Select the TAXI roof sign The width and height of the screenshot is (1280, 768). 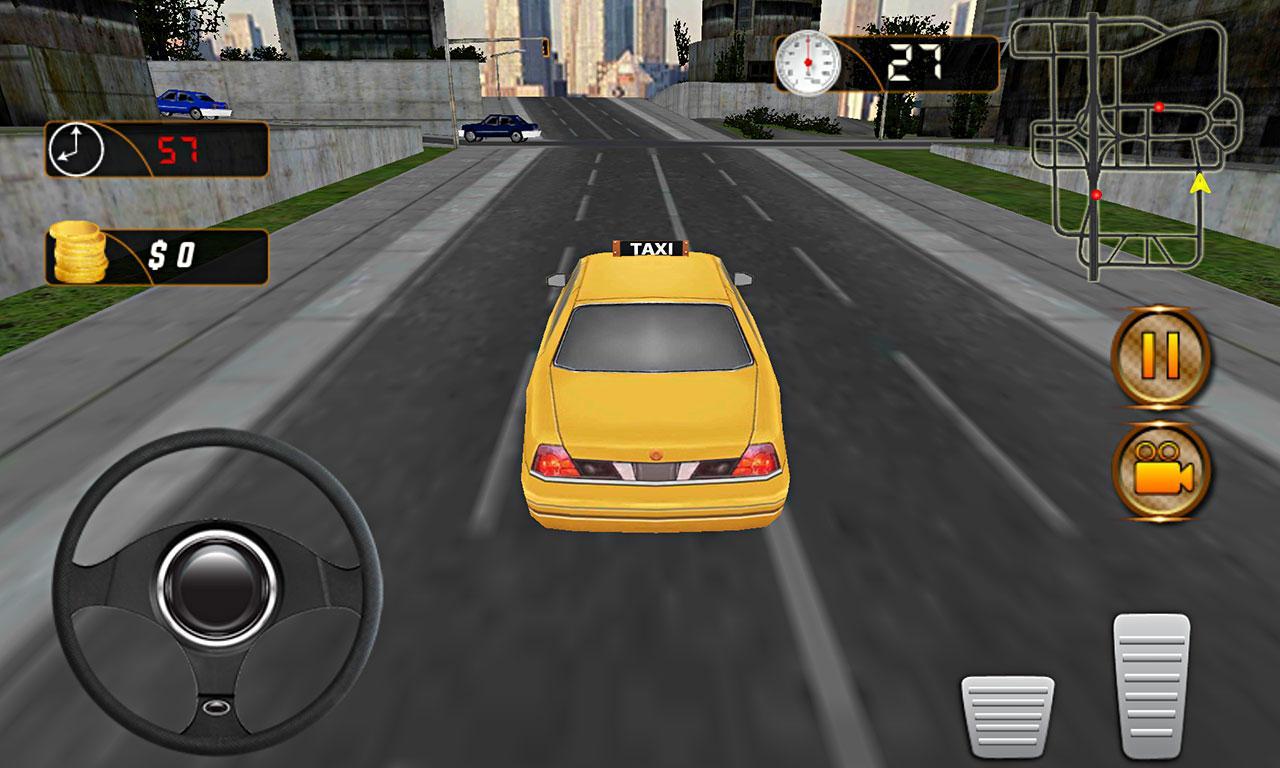652,248
